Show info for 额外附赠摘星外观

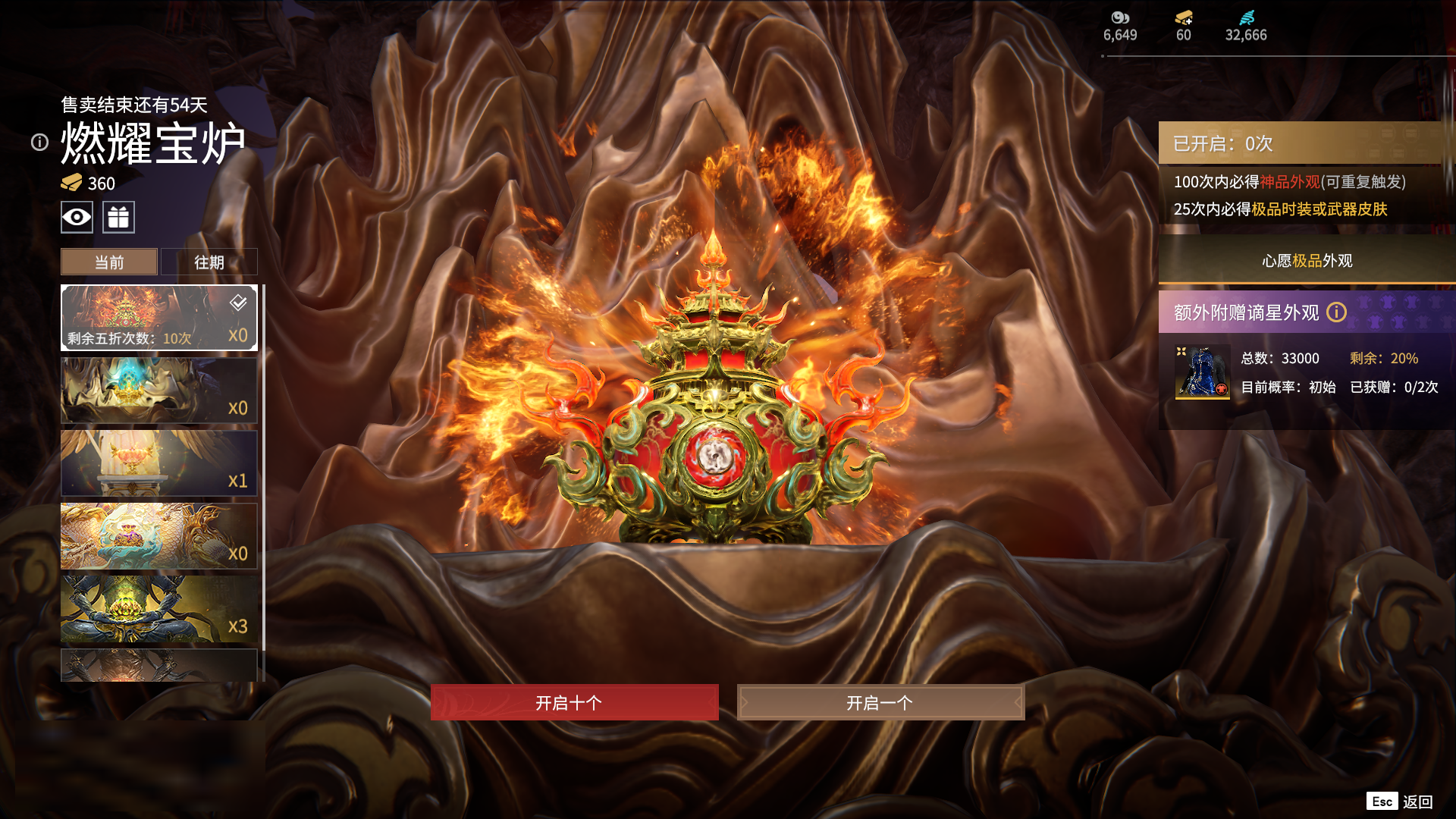click(x=1336, y=312)
